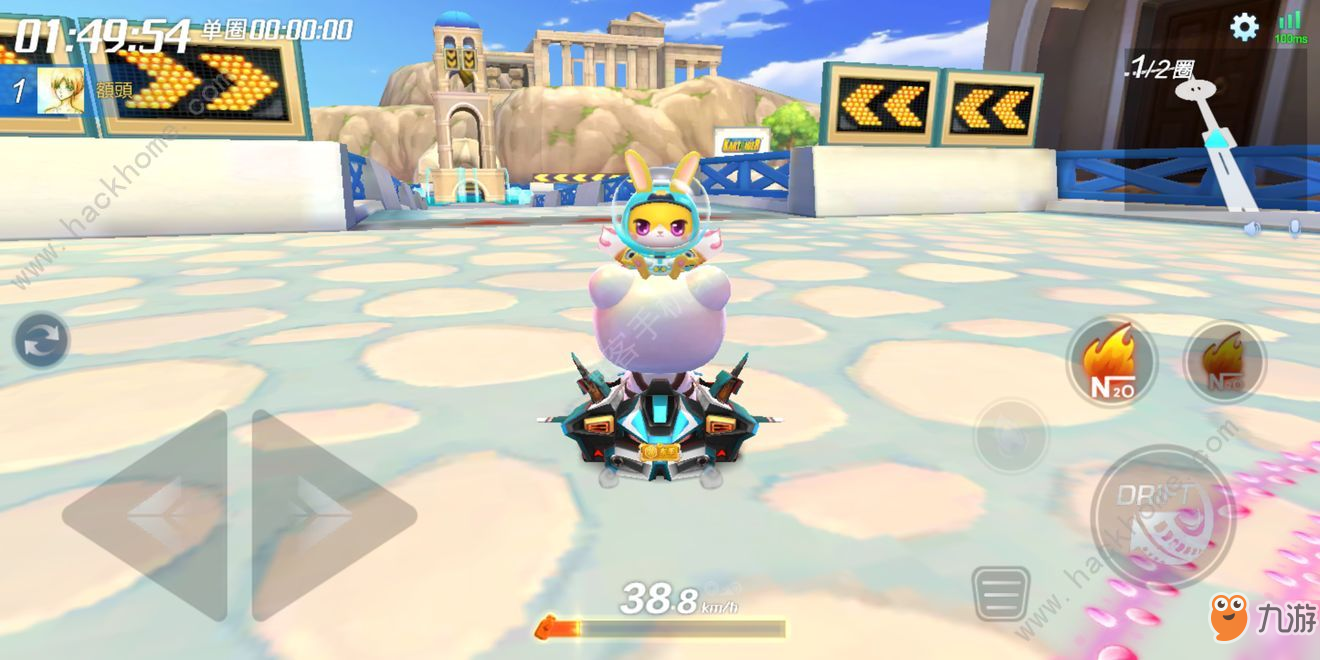1320x660 pixels.
Task: Reset the kart with the circular arrows button
Action: (41, 340)
